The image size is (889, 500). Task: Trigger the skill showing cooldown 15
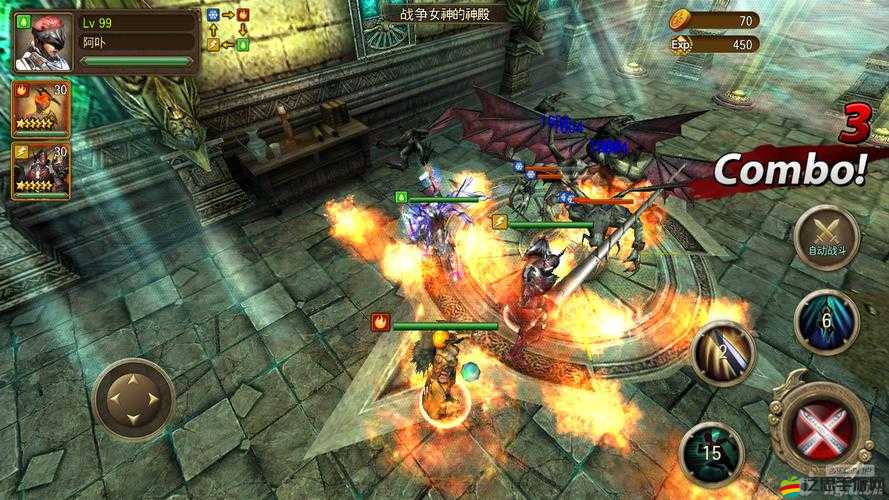coord(712,455)
